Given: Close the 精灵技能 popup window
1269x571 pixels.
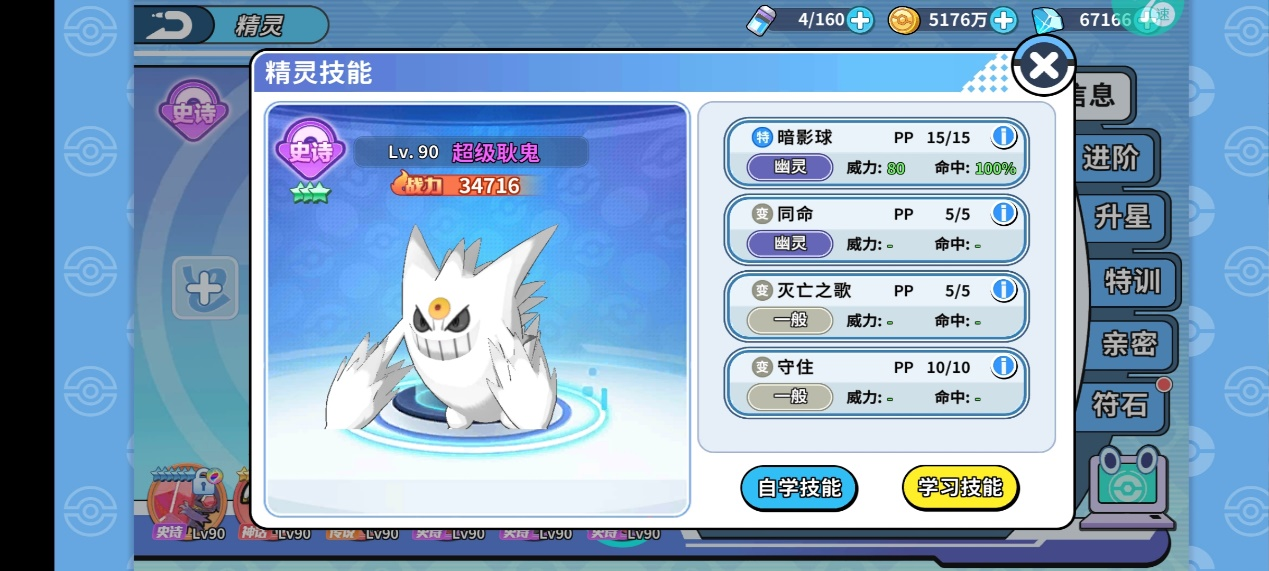Looking at the screenshot, I should [x=1043, y=67].
